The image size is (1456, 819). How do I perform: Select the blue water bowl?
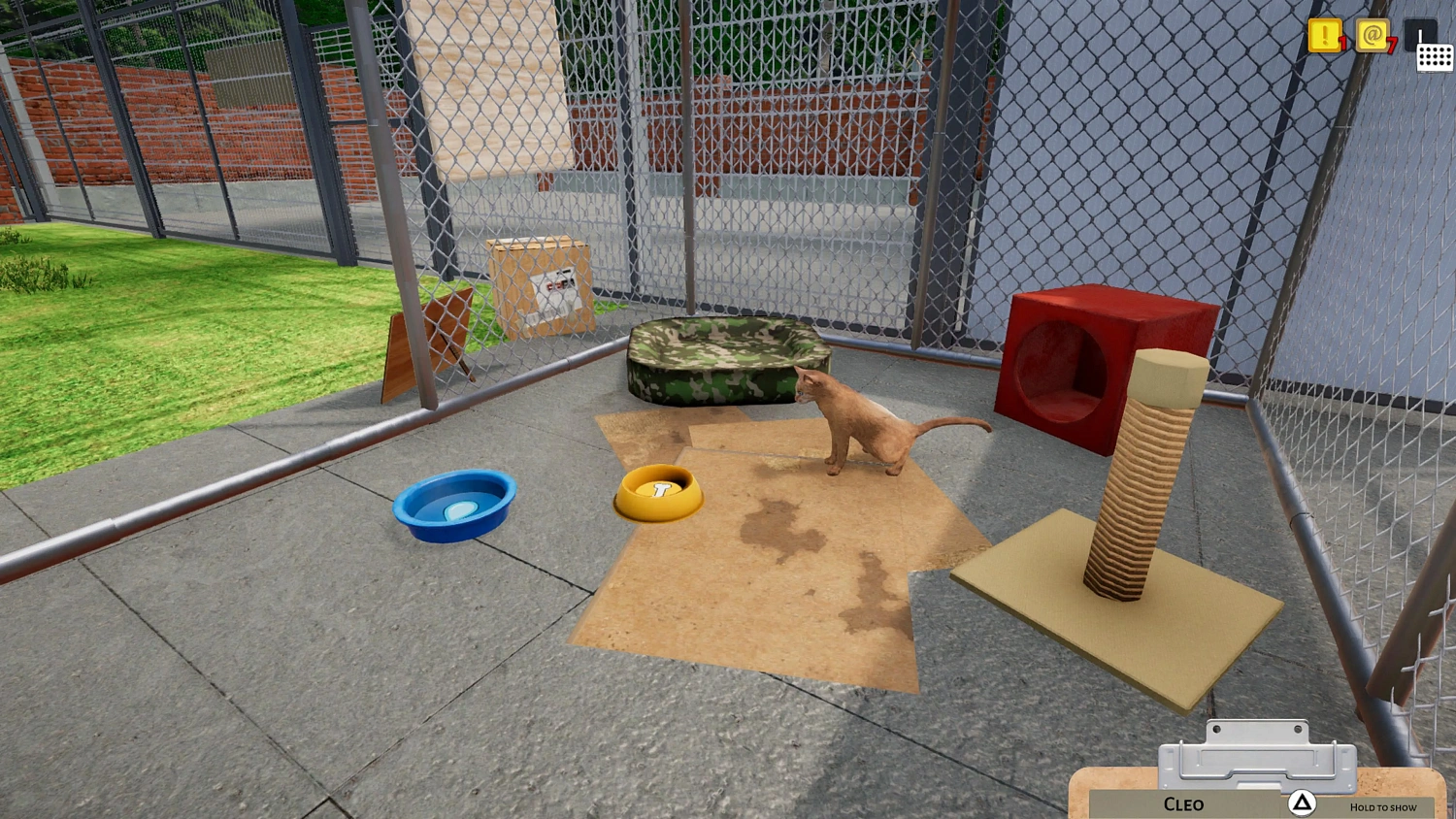(454, 503)
